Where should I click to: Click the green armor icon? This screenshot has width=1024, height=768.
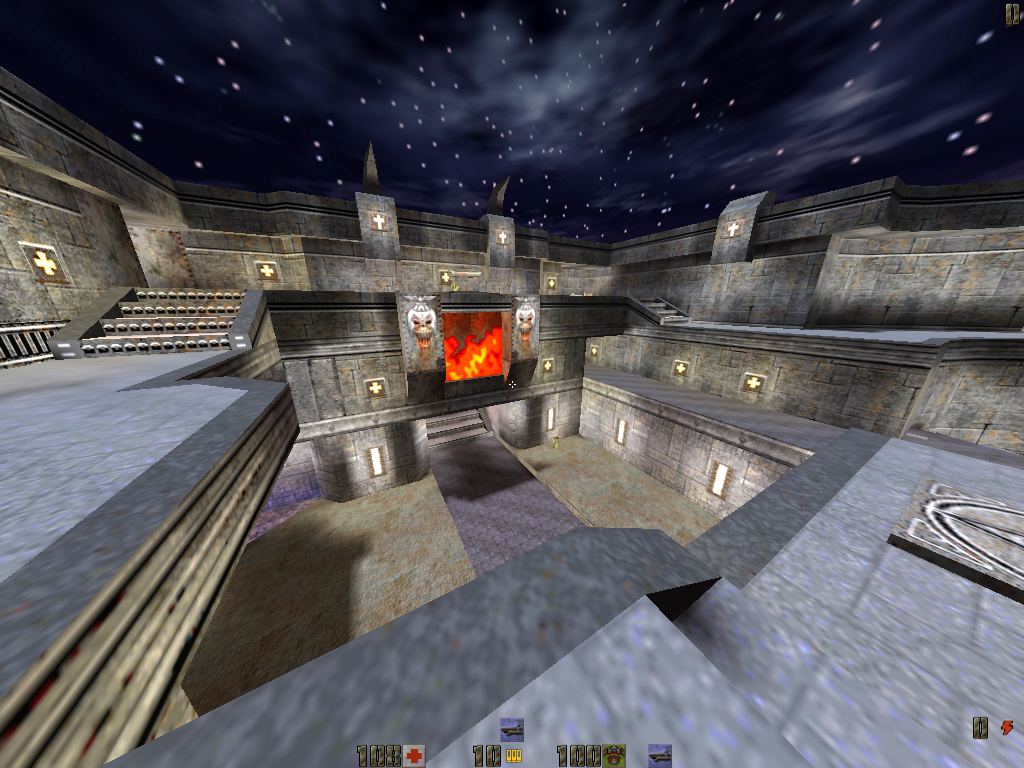pyautogui.click(x=616, y=756)
